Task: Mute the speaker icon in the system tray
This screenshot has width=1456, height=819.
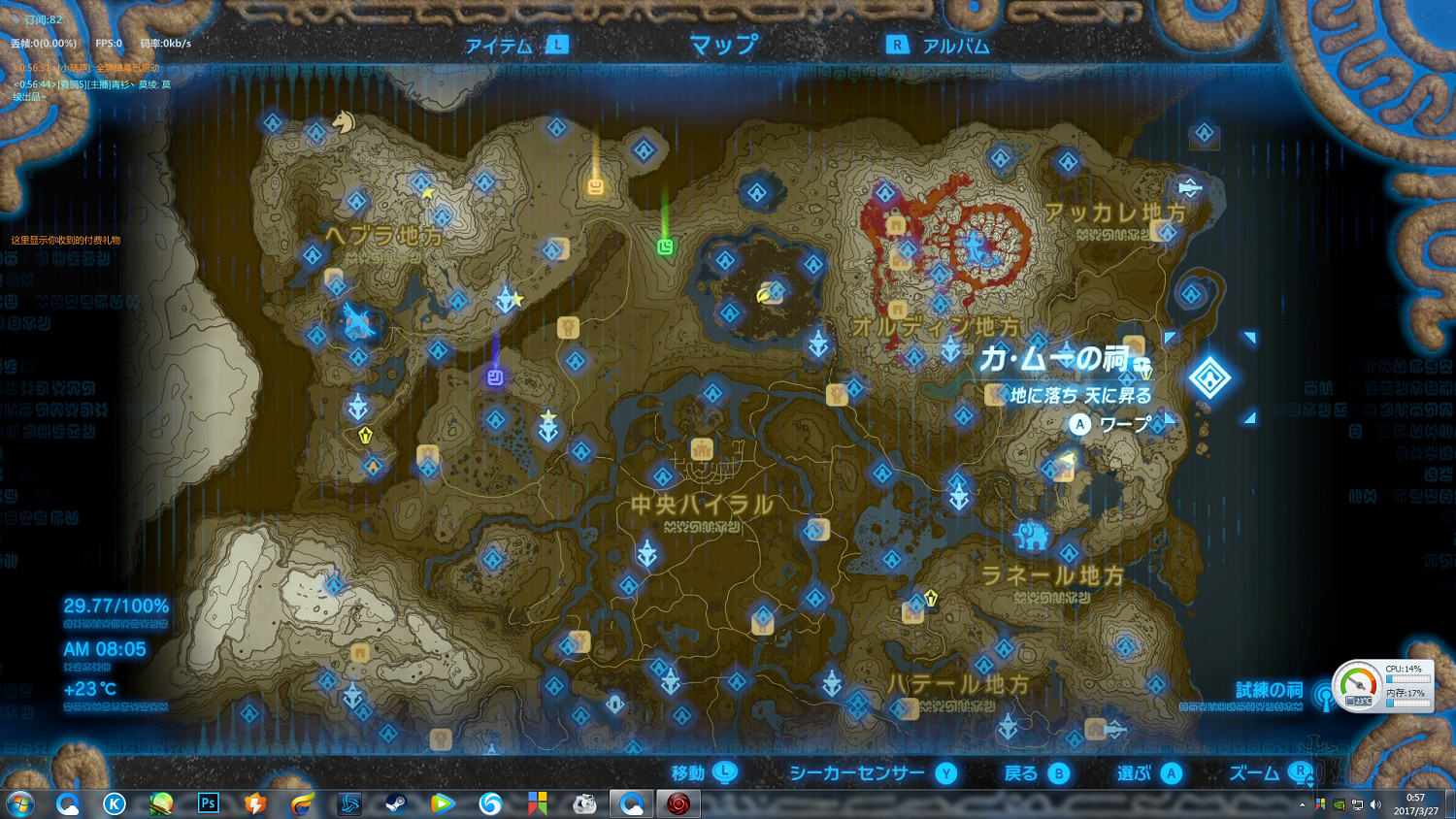Action: (1374, 804)
